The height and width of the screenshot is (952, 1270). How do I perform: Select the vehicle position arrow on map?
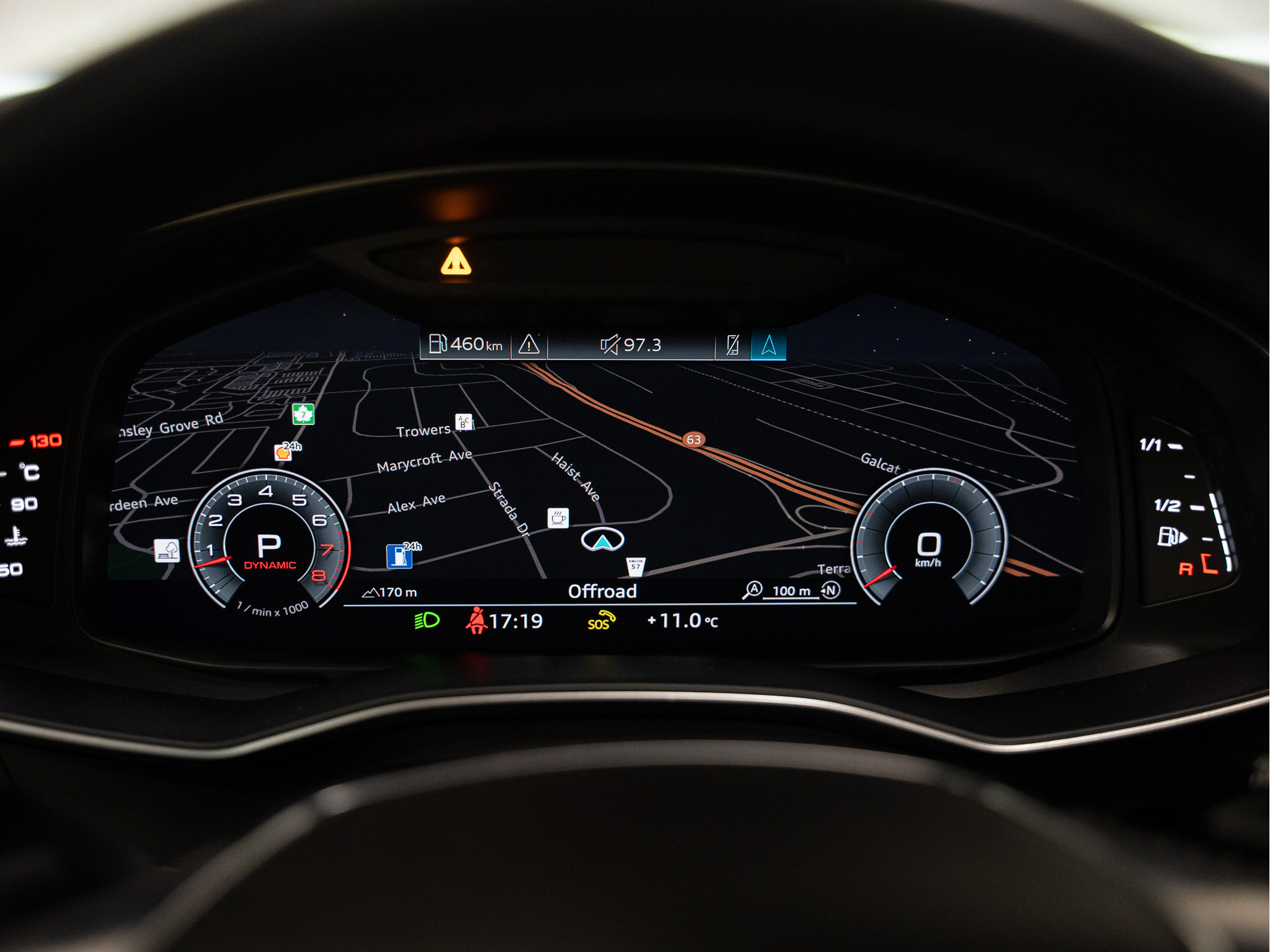(x=602, y=540)
